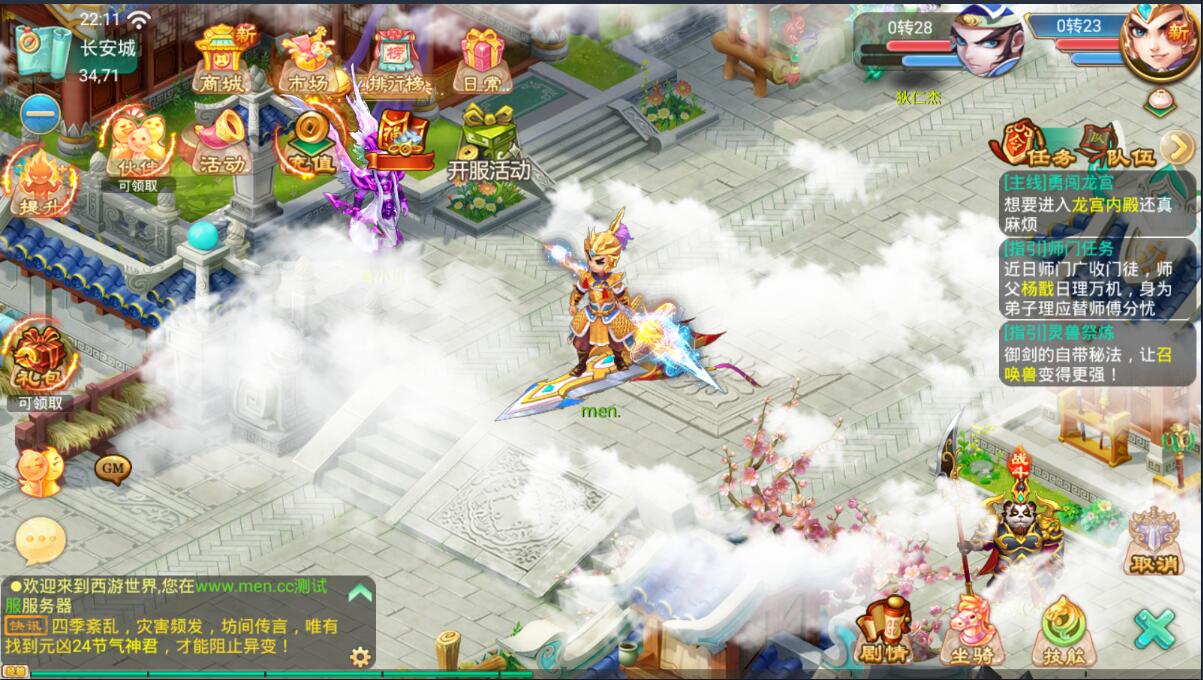
Task: Collapse top icons with blue minus button
Action: point(40,113)
